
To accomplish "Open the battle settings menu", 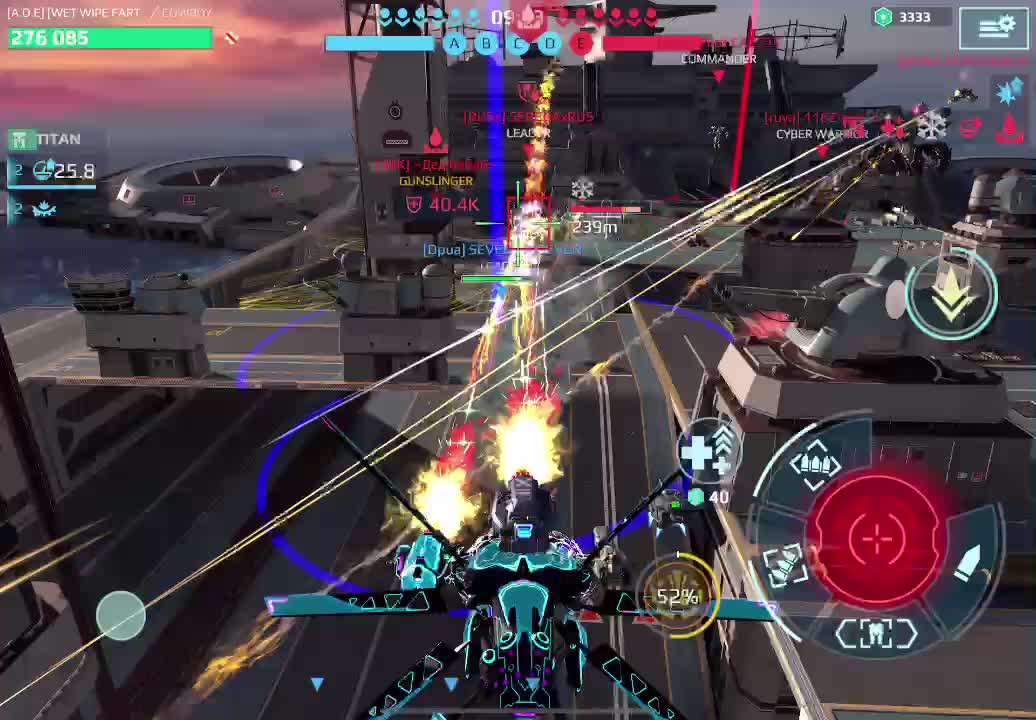I will [994, 27].
